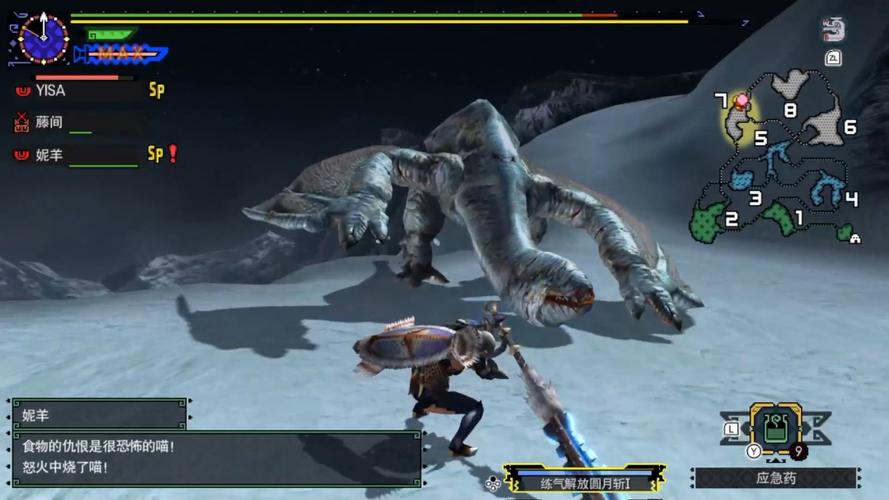This screenshot has width=889, height=500.
Task: Click area 7 on the minimap
Action: [x=721, y=101]
